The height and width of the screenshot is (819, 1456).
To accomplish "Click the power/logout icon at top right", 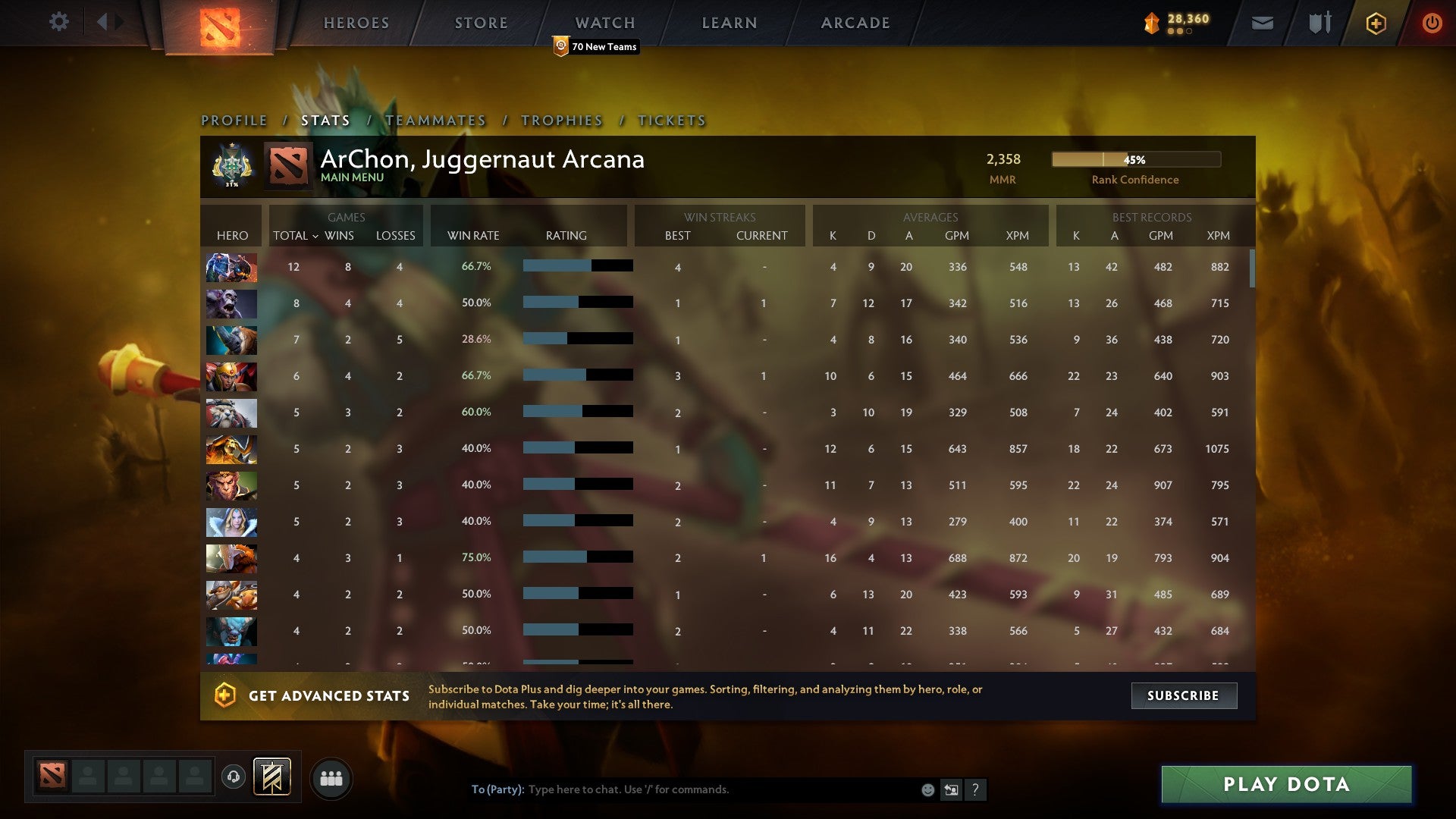I will coord(1432,23).
